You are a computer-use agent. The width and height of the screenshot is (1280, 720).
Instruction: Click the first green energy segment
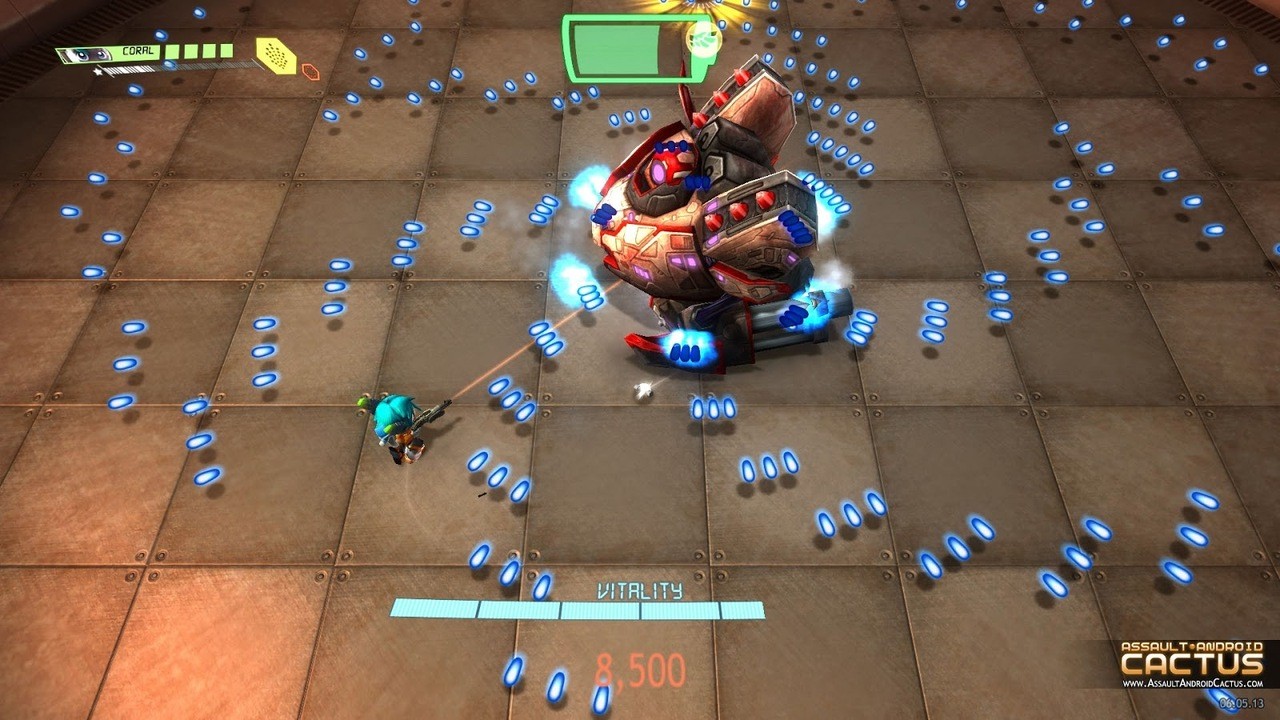click(x=172, y=51)
